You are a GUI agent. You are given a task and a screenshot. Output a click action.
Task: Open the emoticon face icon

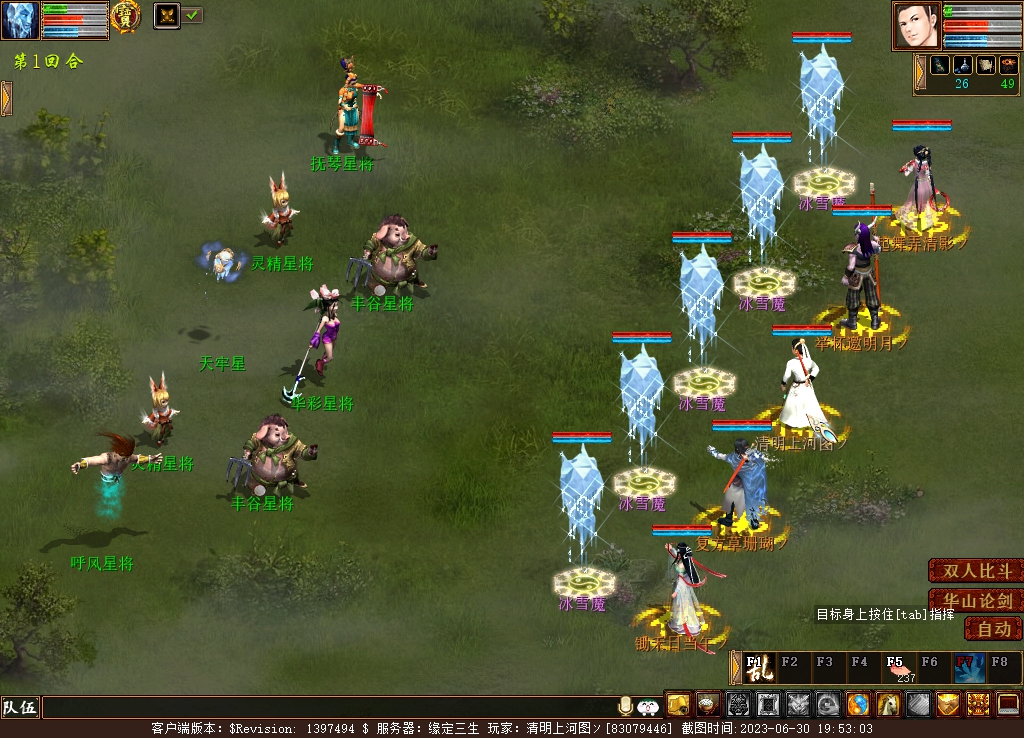[648, 706]
